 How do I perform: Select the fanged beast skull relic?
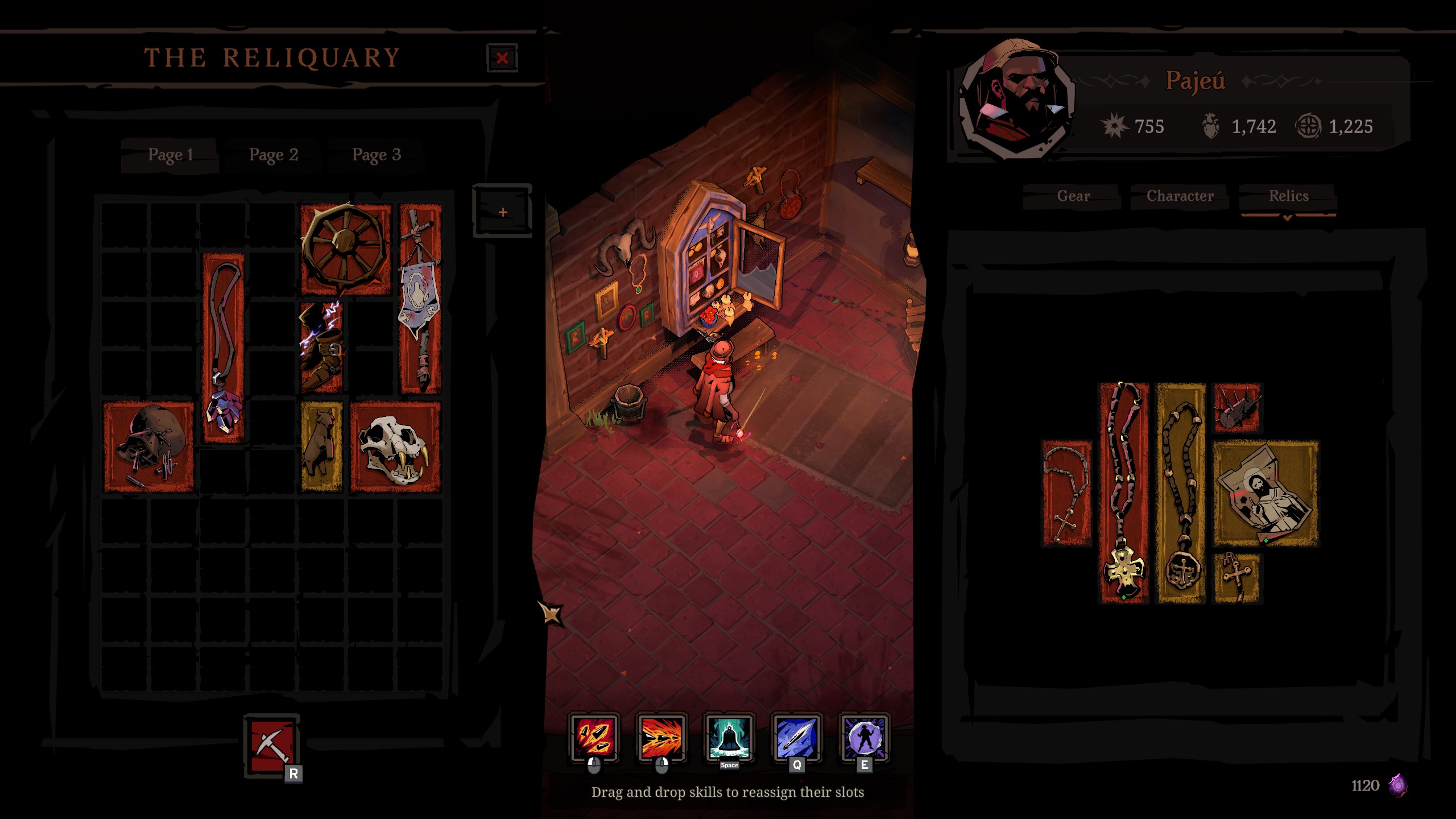pos(395,446)
